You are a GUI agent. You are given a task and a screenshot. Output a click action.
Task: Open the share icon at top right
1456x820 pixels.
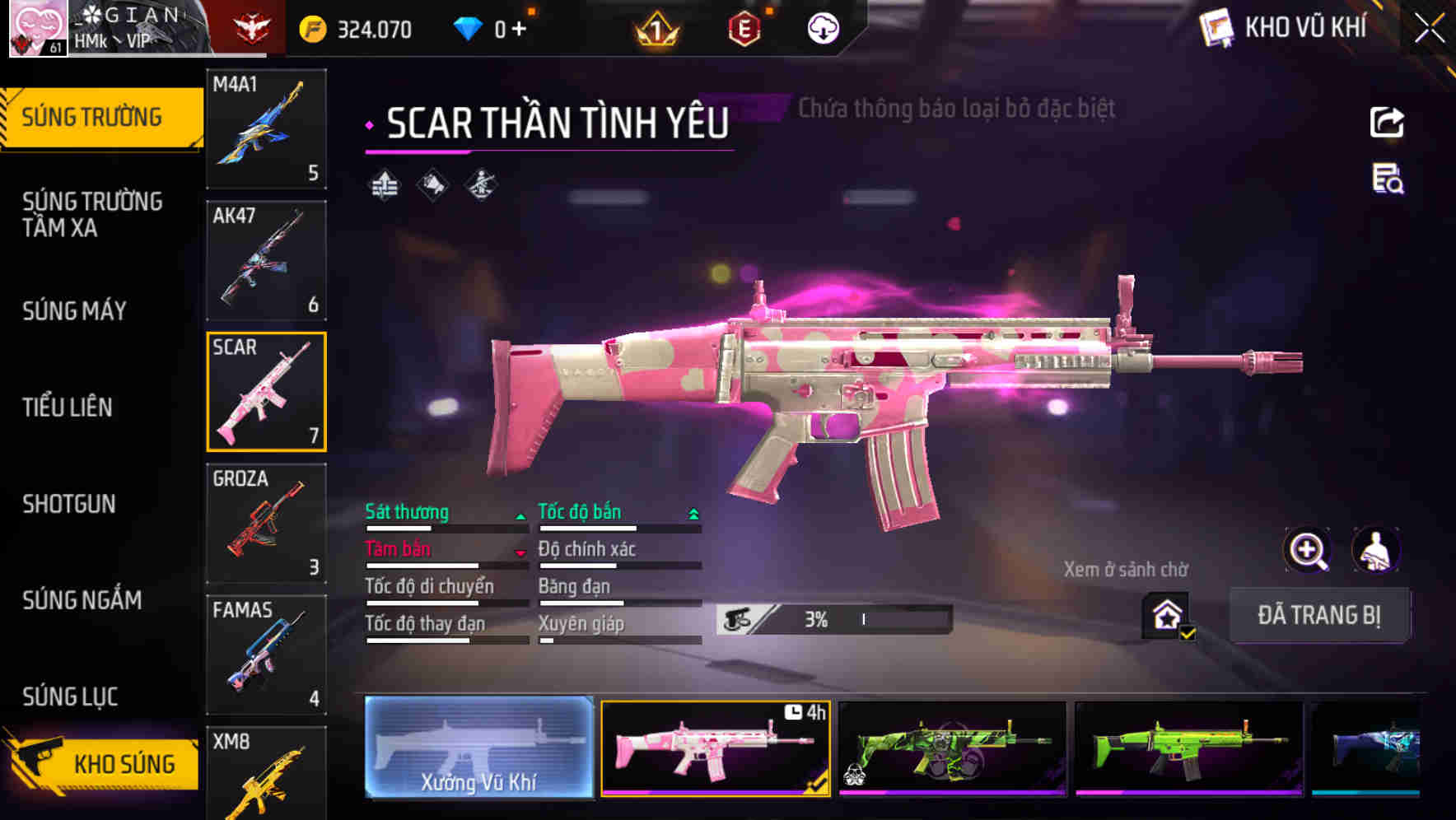(1387, 122)
